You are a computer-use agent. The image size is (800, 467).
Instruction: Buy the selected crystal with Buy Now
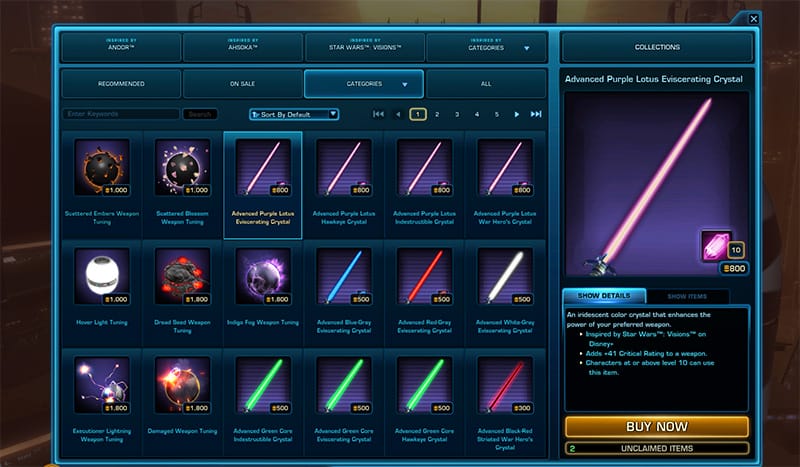point(656,427)
